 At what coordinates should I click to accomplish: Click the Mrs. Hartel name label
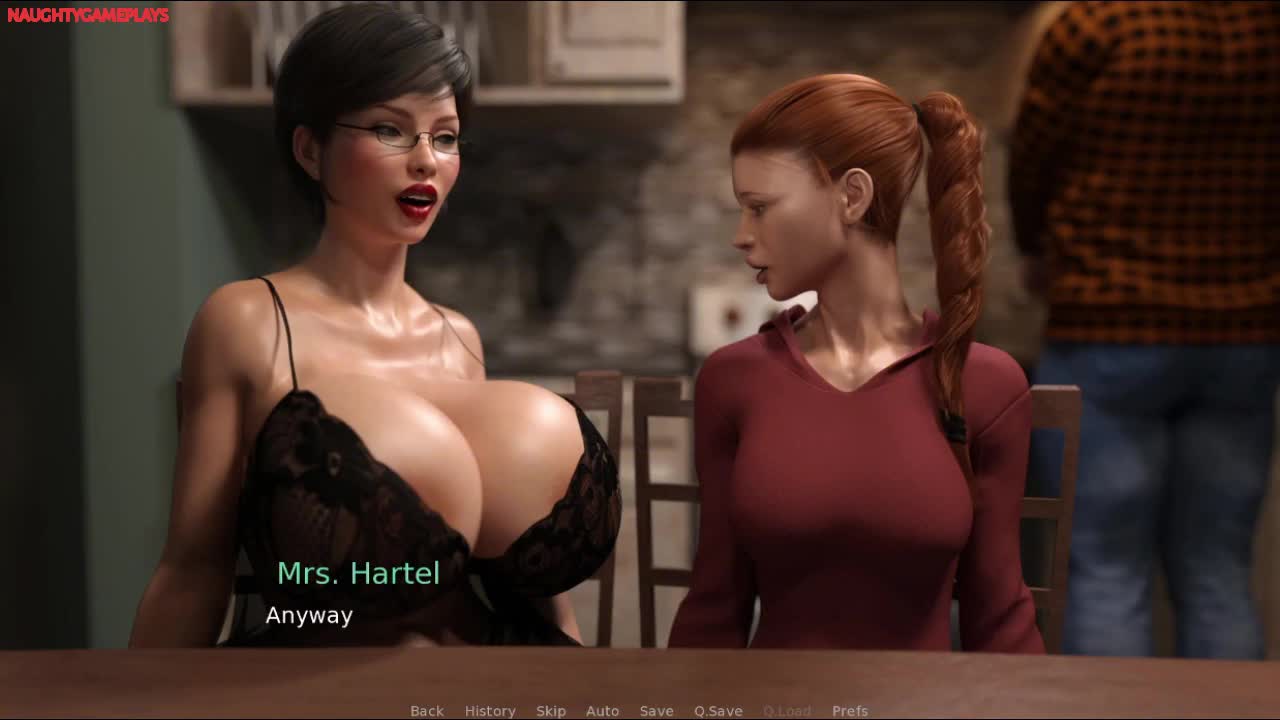point(359,574)
